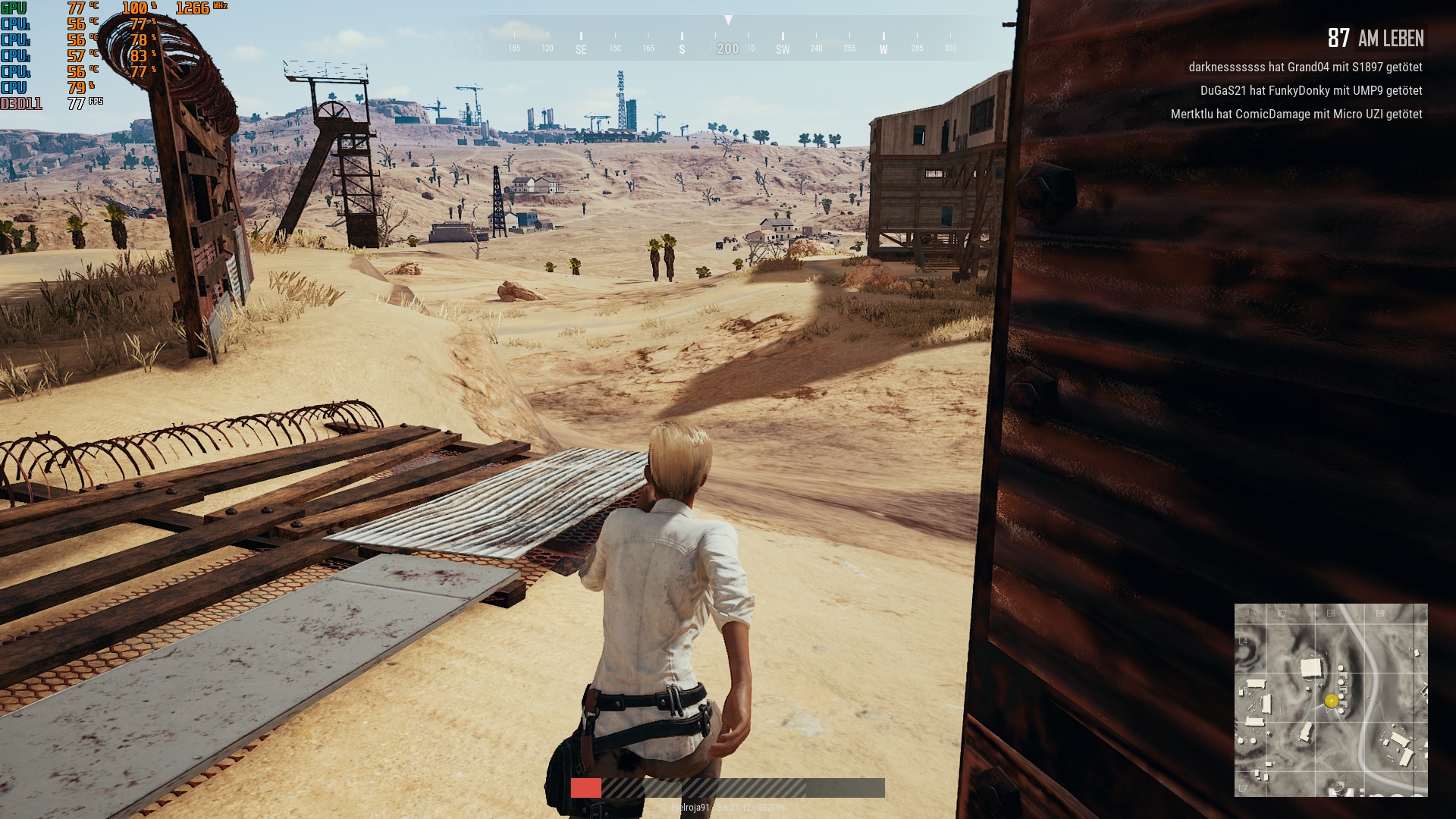Select the S marker on the compass bar
Viewport: 1456px width, 819px height.
(683, 47)
